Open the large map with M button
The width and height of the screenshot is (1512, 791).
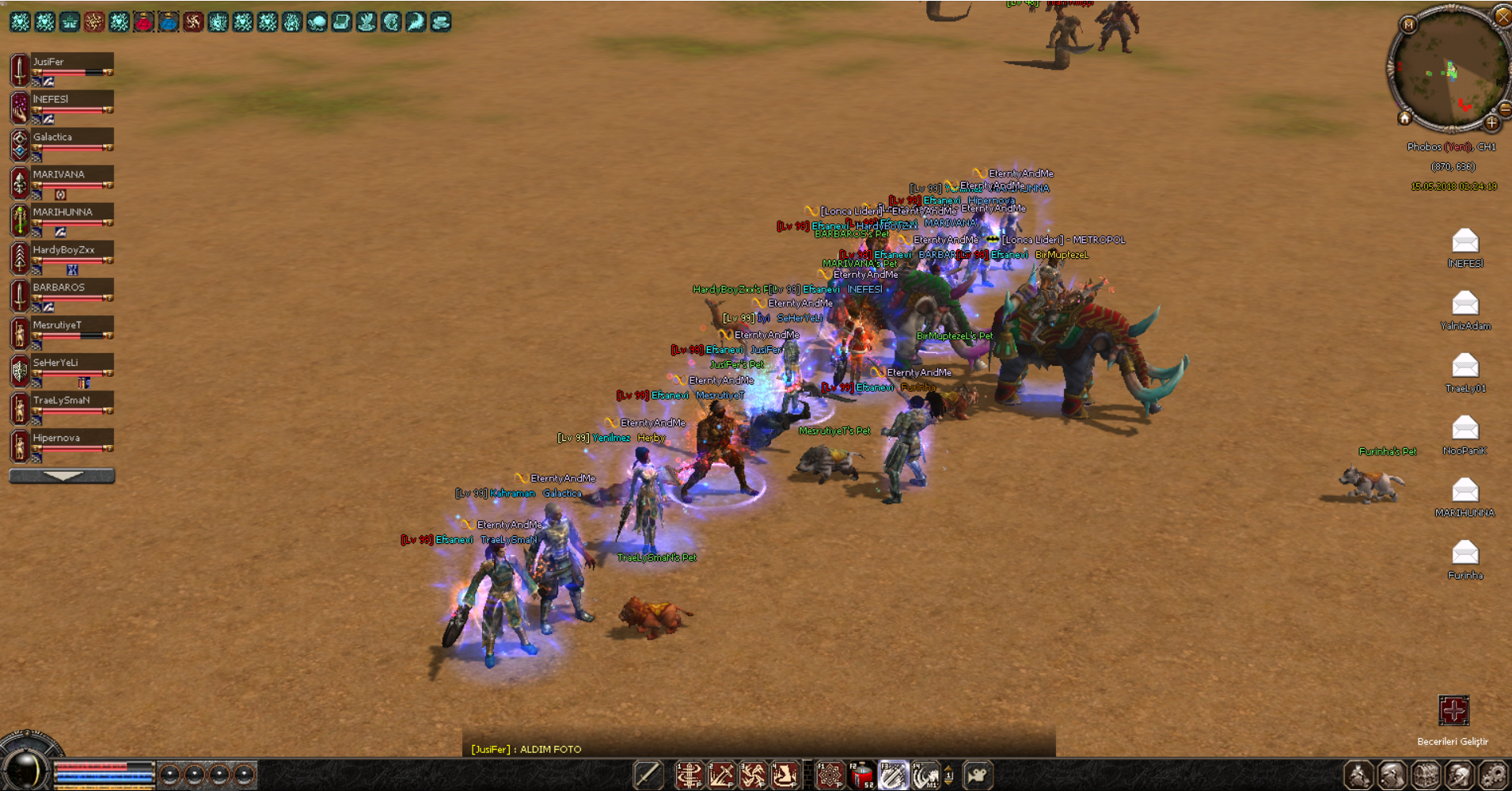click(x=1408, y=25)
